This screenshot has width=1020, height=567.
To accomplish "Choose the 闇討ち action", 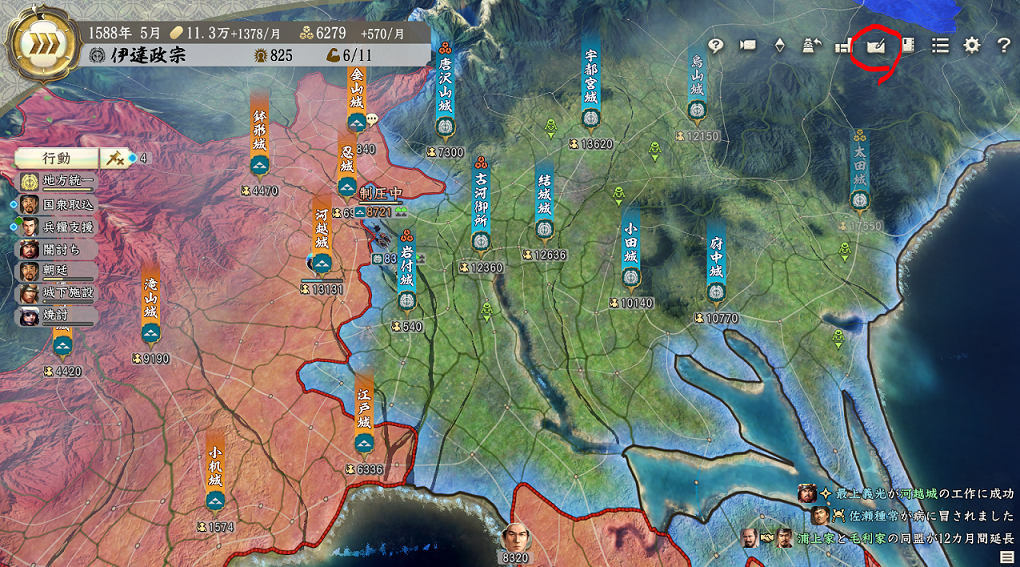I will click(x=57, y=248).
